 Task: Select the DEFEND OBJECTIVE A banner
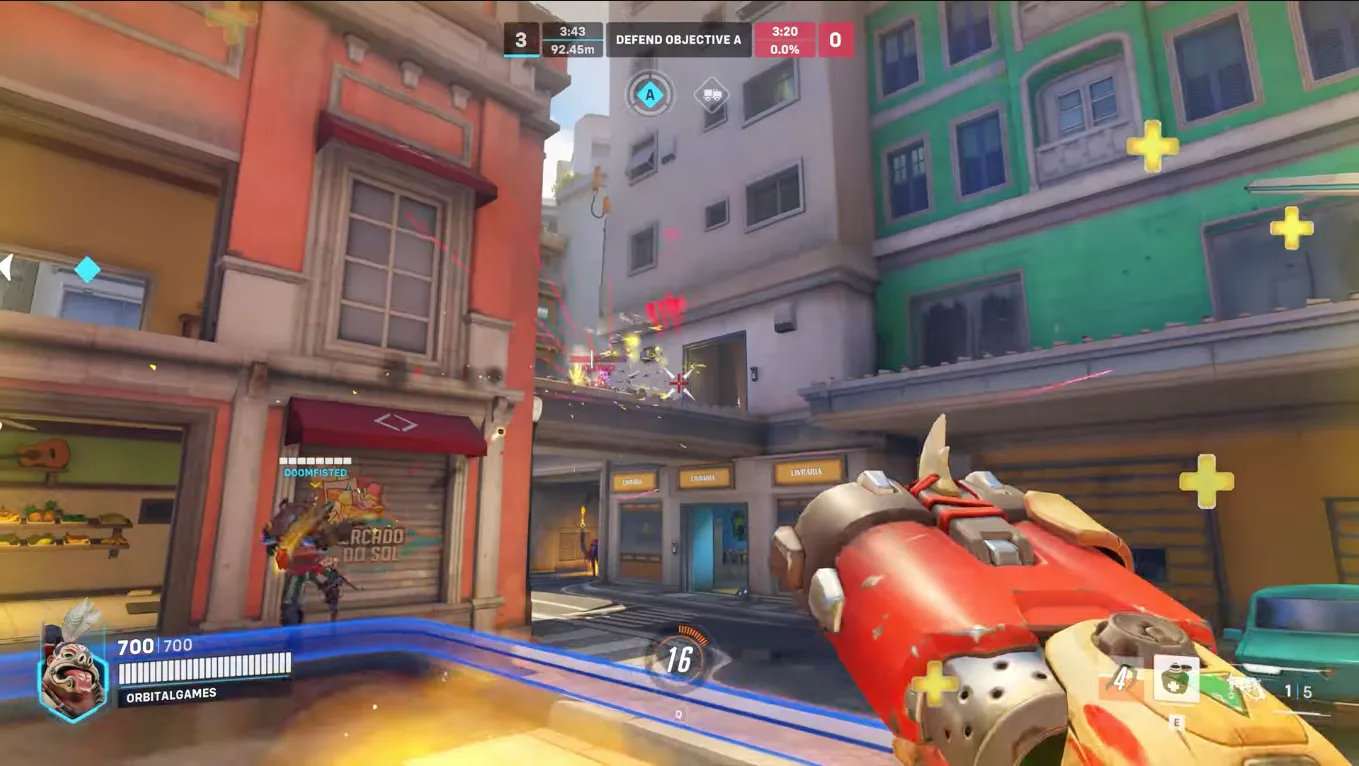(679, 40)
